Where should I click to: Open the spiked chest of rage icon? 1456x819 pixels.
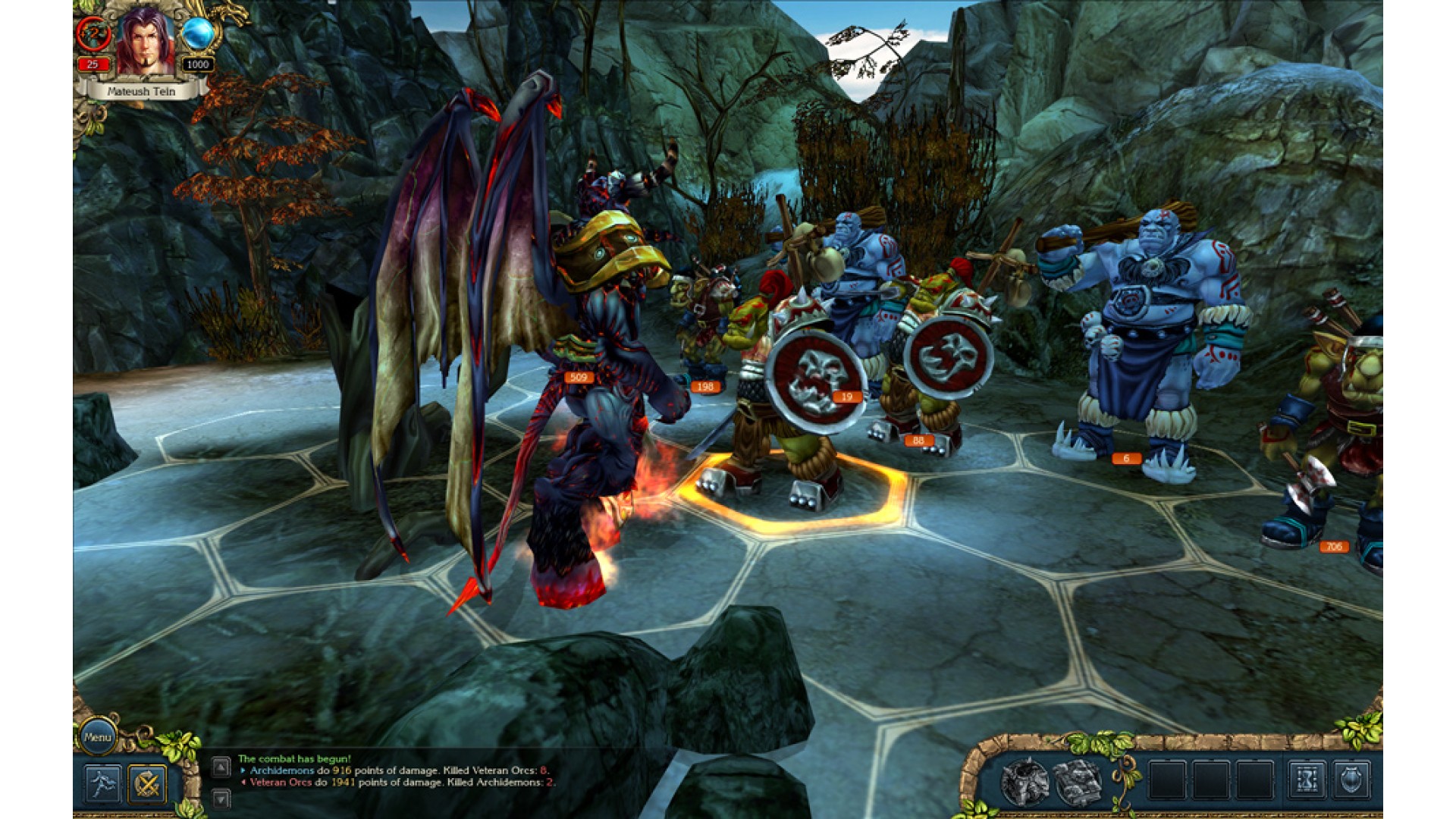pos(1025,782)
